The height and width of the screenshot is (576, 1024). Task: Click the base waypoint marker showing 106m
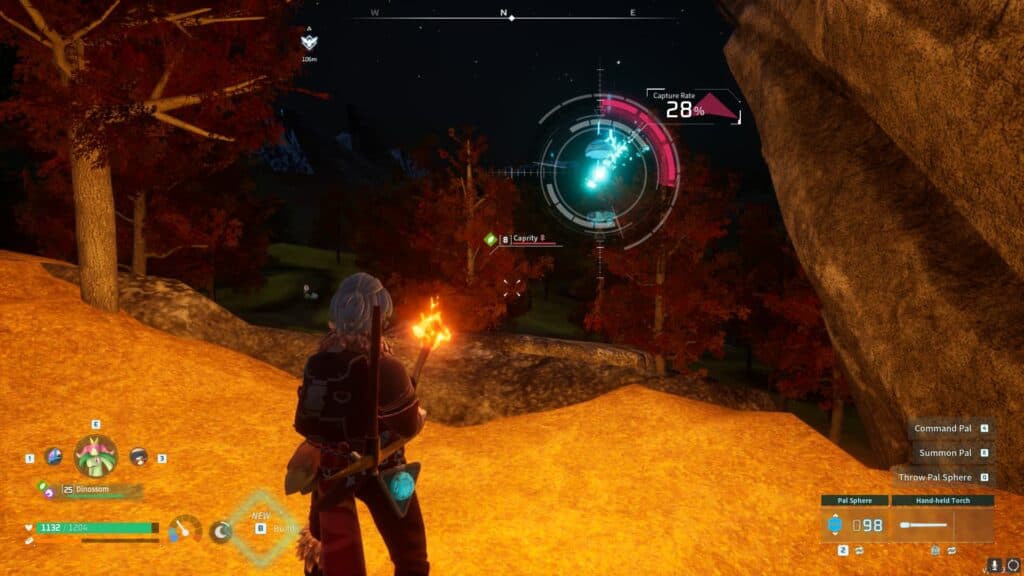[309, 42]
